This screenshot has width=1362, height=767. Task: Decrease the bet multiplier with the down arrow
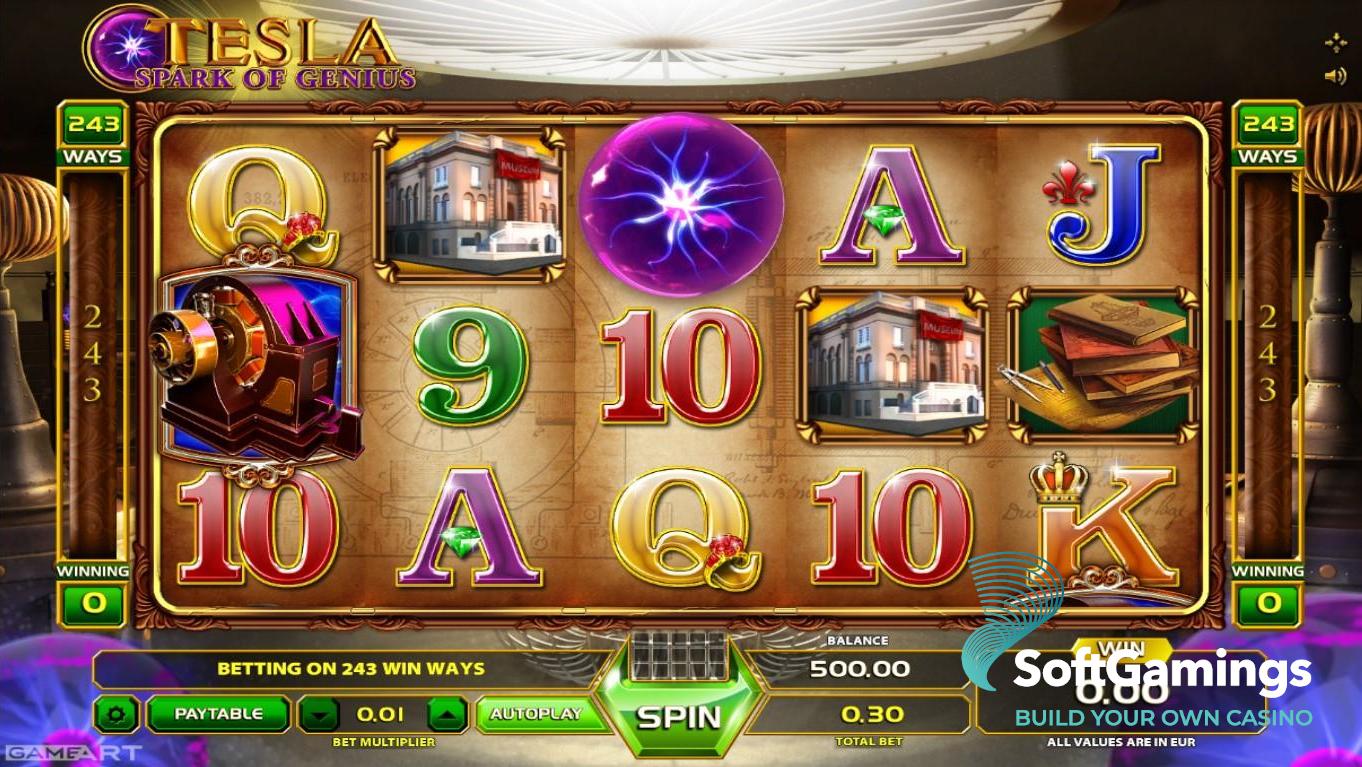point(319,714)
